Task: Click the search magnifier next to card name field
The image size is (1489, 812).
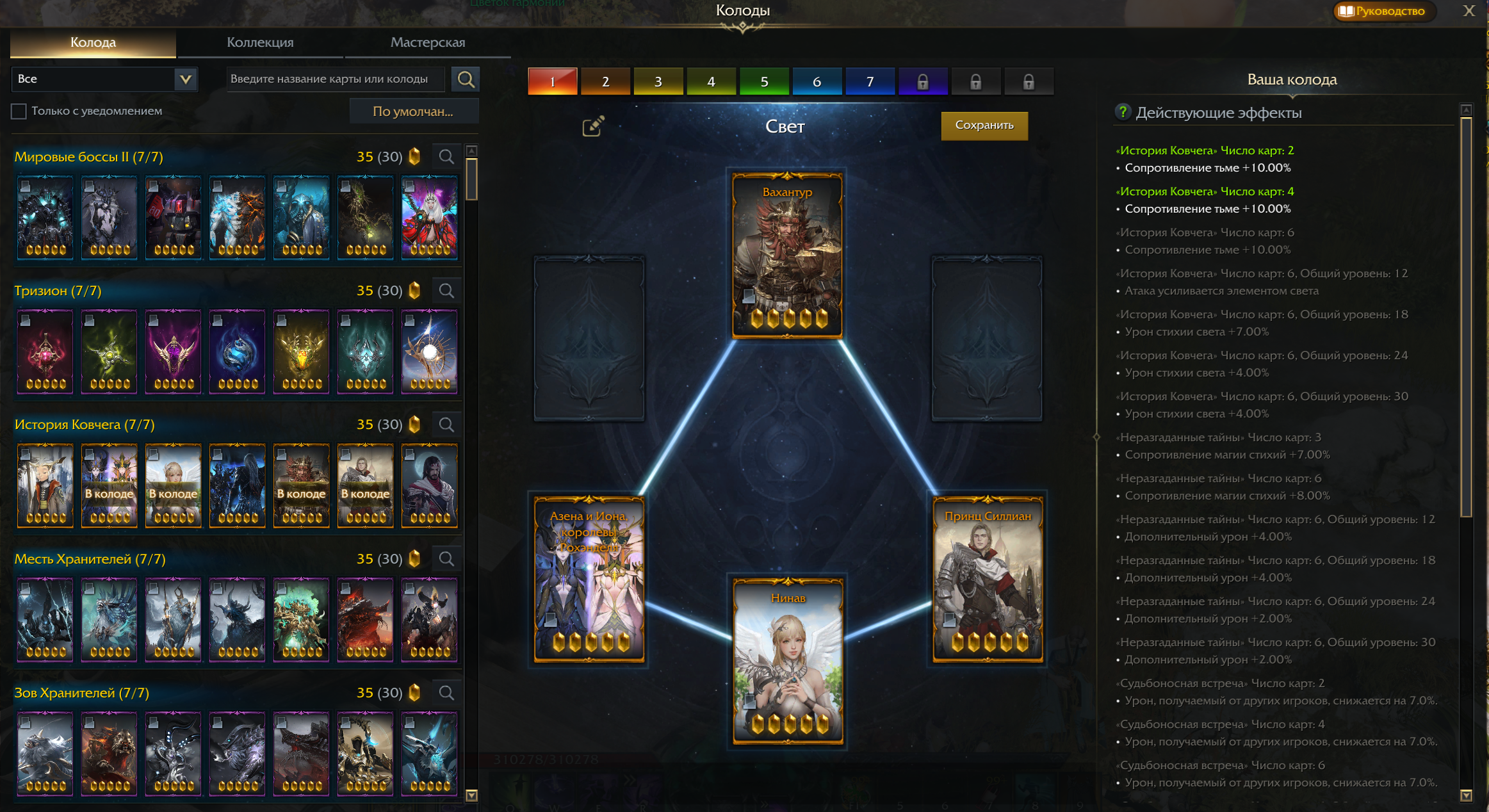Action: (466, 79)
